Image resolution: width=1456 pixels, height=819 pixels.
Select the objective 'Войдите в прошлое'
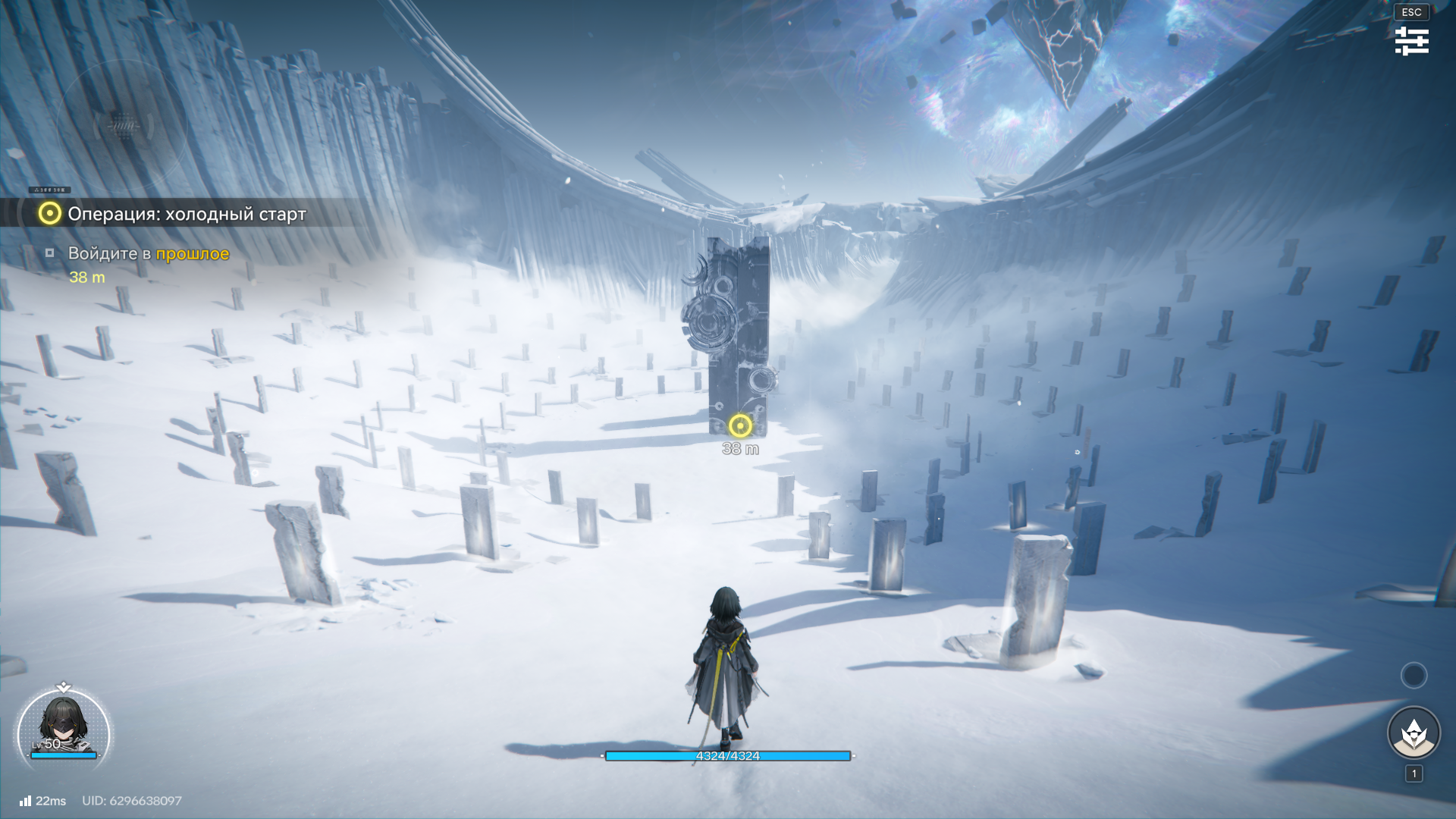(148, 254)
